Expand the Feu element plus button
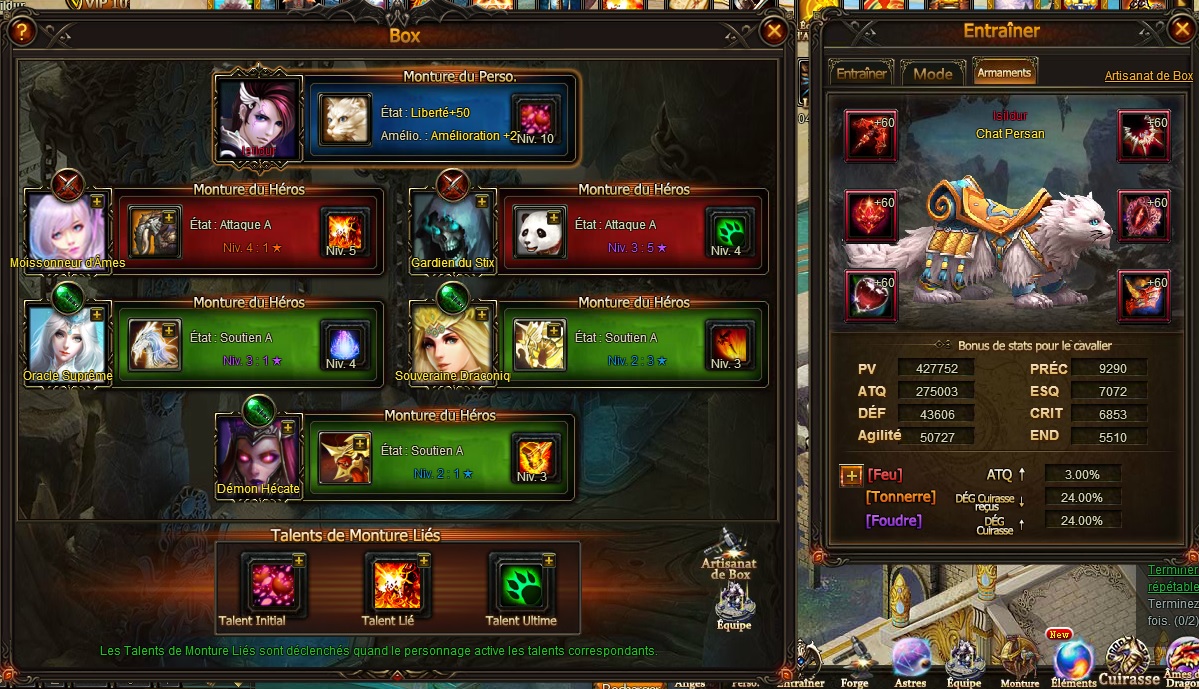The height and width of the screenshot is (689, 1199). point(851,475)
